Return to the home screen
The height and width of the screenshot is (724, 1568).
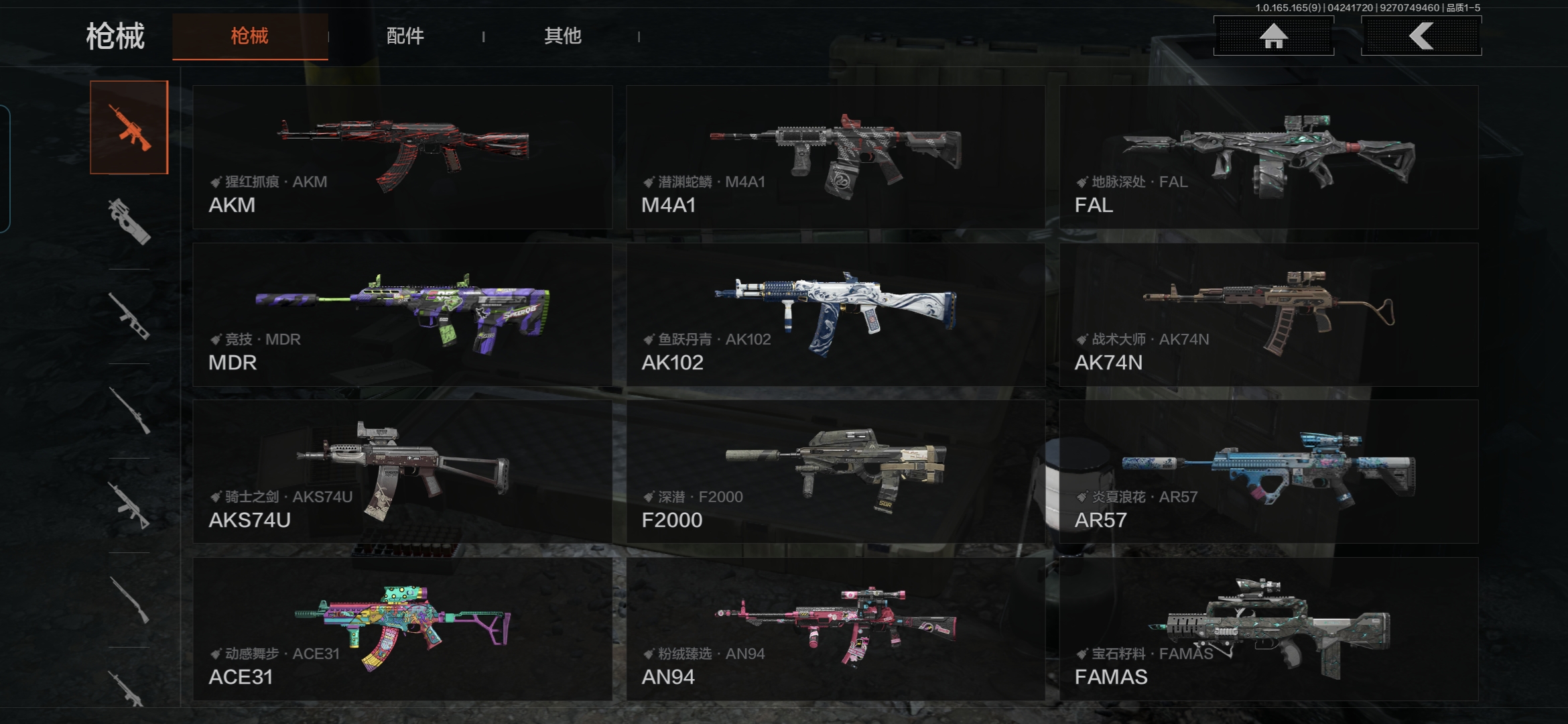[x=1273, y=36]
